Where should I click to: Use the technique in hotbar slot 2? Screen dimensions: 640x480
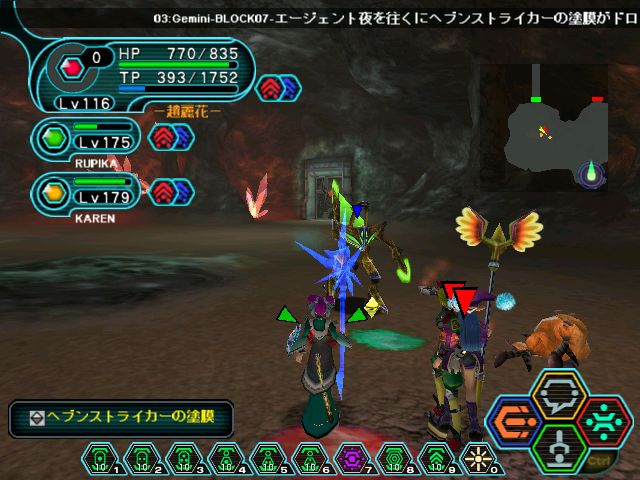[142, 459]
